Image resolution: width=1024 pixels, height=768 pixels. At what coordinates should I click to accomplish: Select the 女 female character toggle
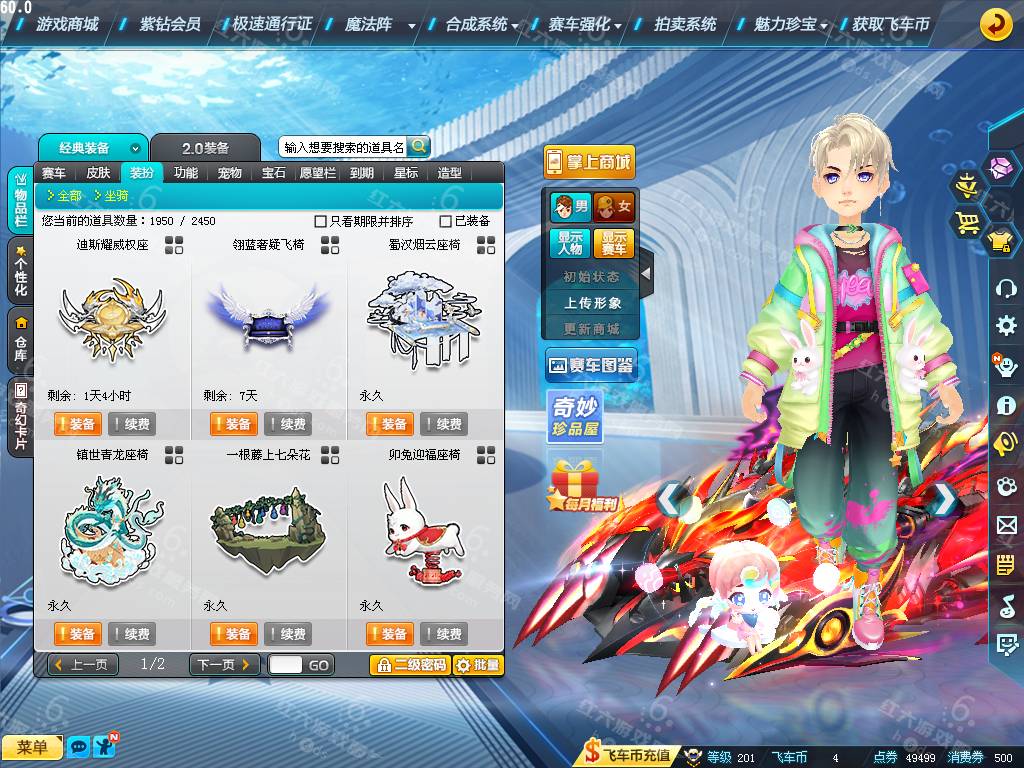[x=615, y=208]
